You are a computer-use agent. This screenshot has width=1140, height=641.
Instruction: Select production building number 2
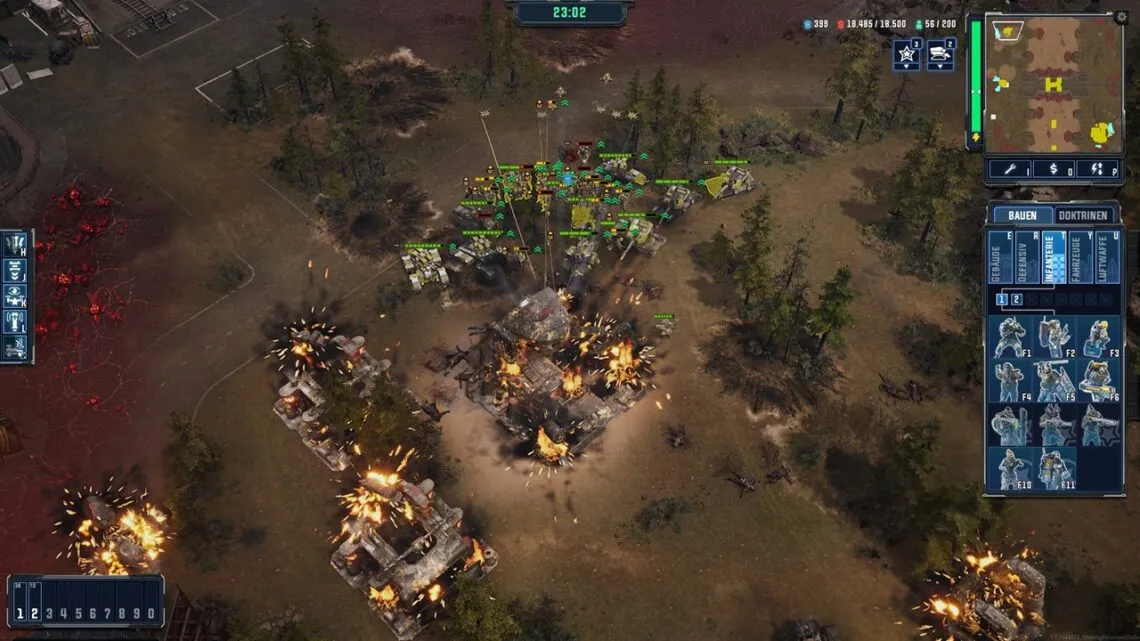click(1017, 299)
